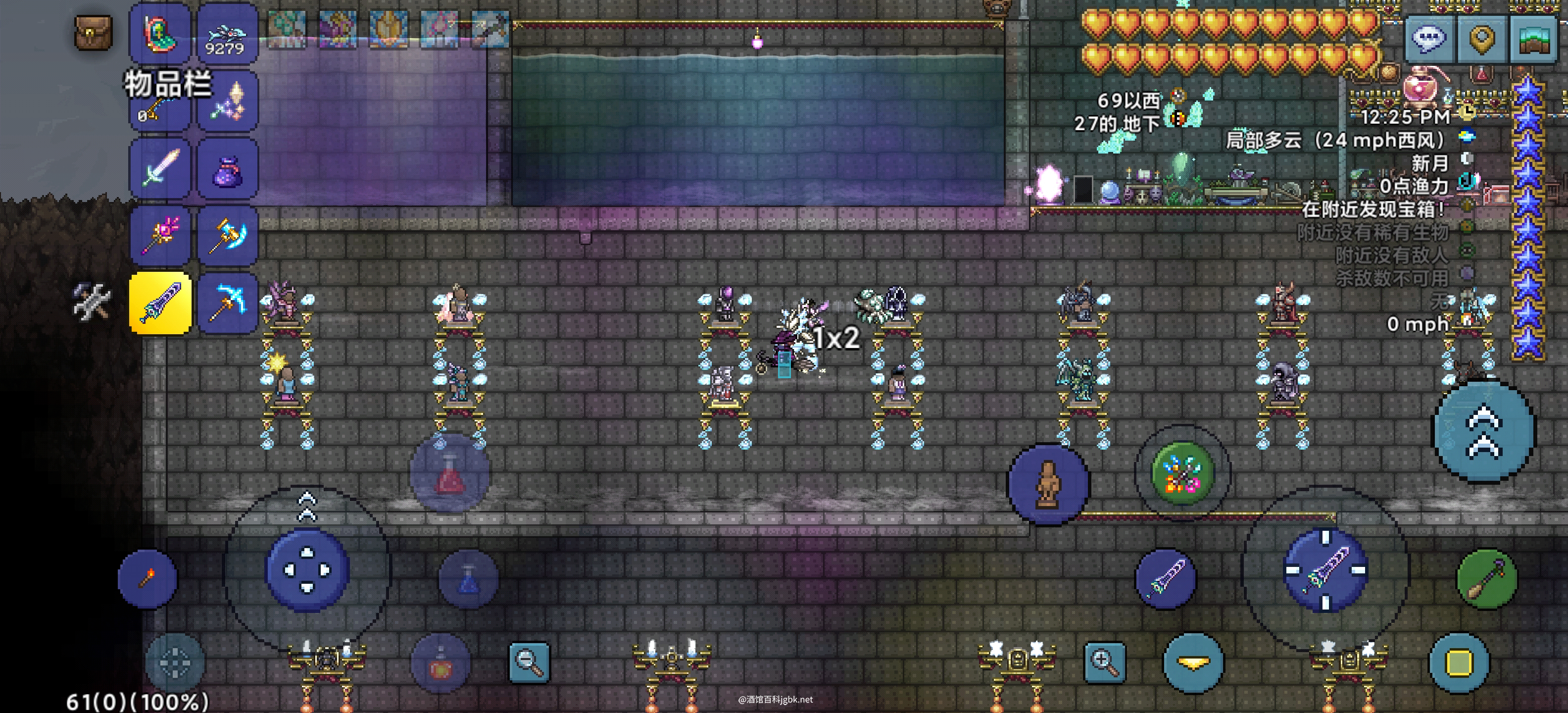The width and height of the screenshot is (1568, 713).
Task: Open the crossed tools settings icon
Action: [x=91, y=301]
